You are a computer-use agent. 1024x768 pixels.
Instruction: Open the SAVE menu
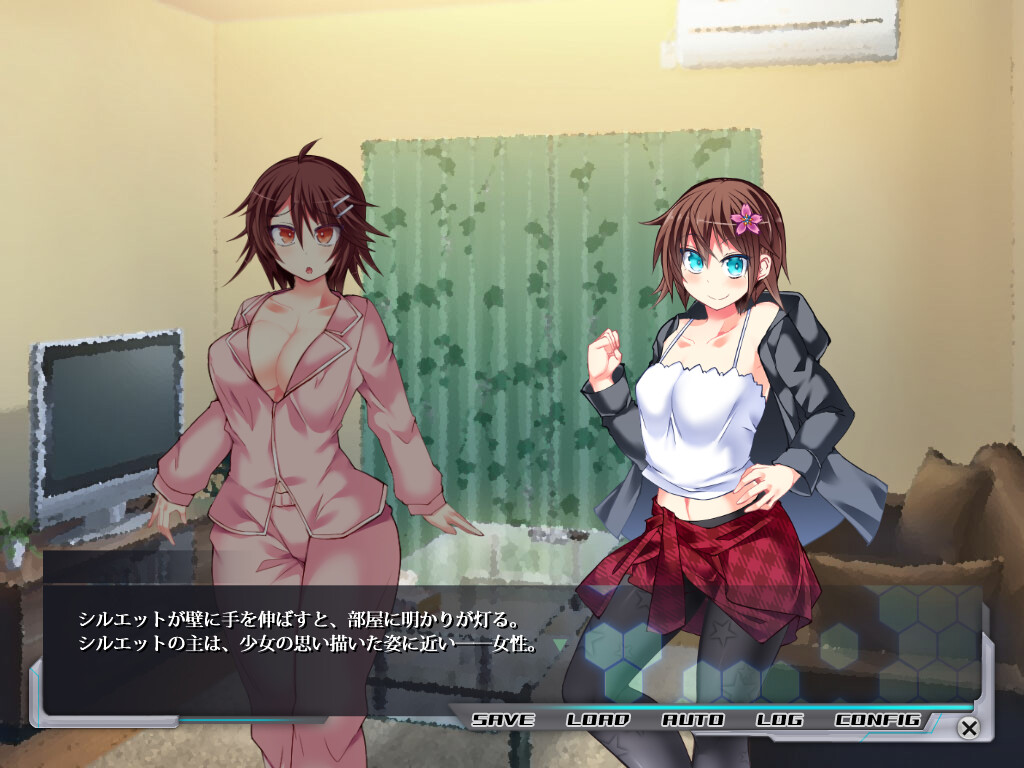click(x=503, y=719)
